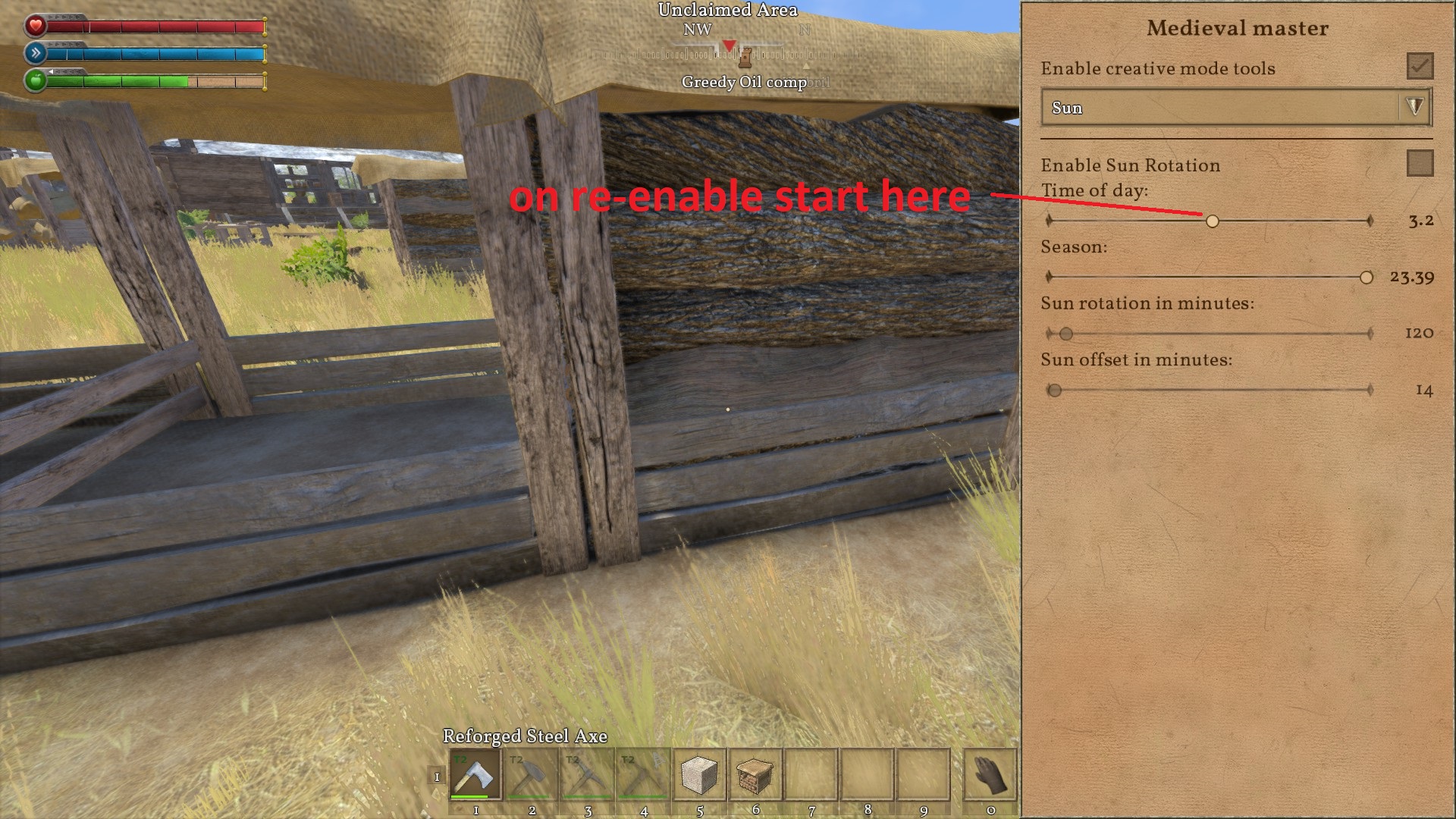The height and width of the screenshot is (819, 1456).
Task: Tick the Enable Sun Rotation checkbox
Action: [1420, 163]
